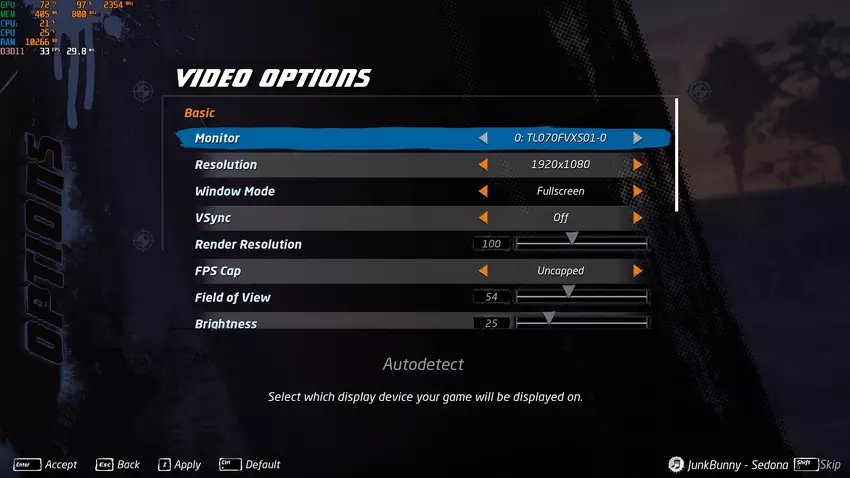Click the Monitor left arrow
Image resolution: width=850 pixels, height=478 pixels.
pyautogui.click(x=484, y=138)
